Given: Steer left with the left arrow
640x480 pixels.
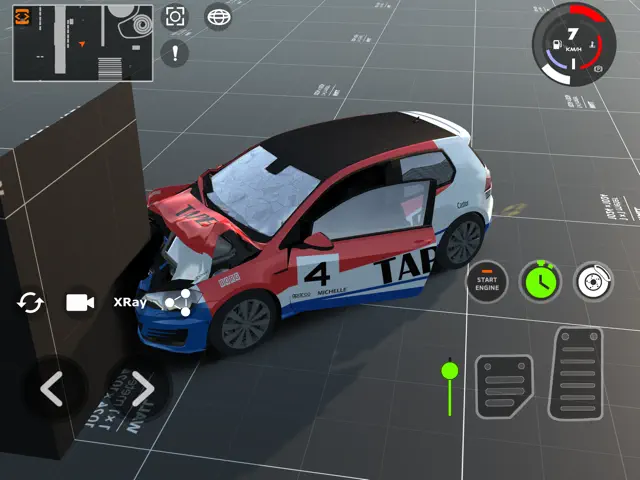Looking at the screenshot, I should 51,388.
